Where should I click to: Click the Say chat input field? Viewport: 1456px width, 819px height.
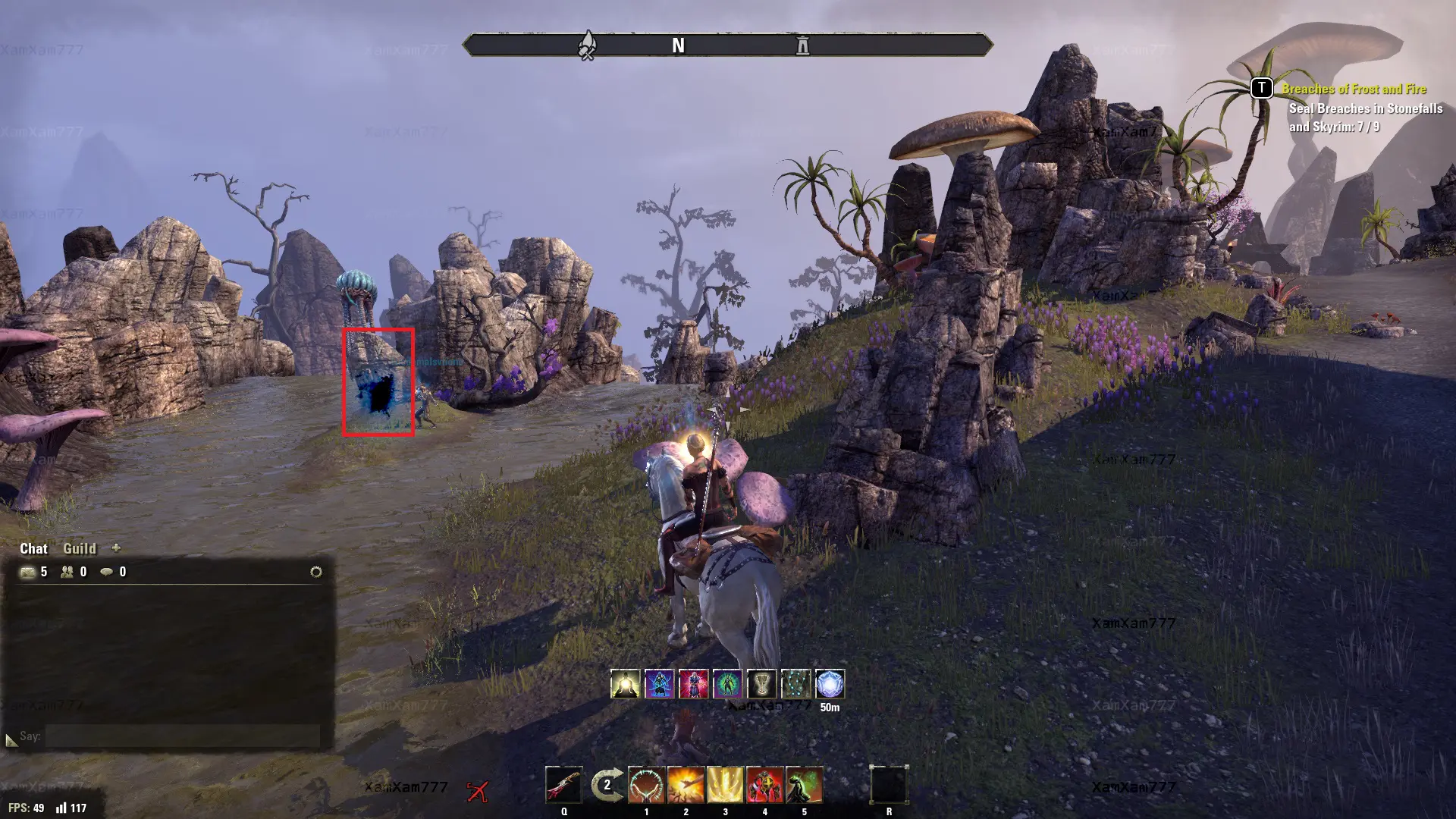(x=182, y=736)
